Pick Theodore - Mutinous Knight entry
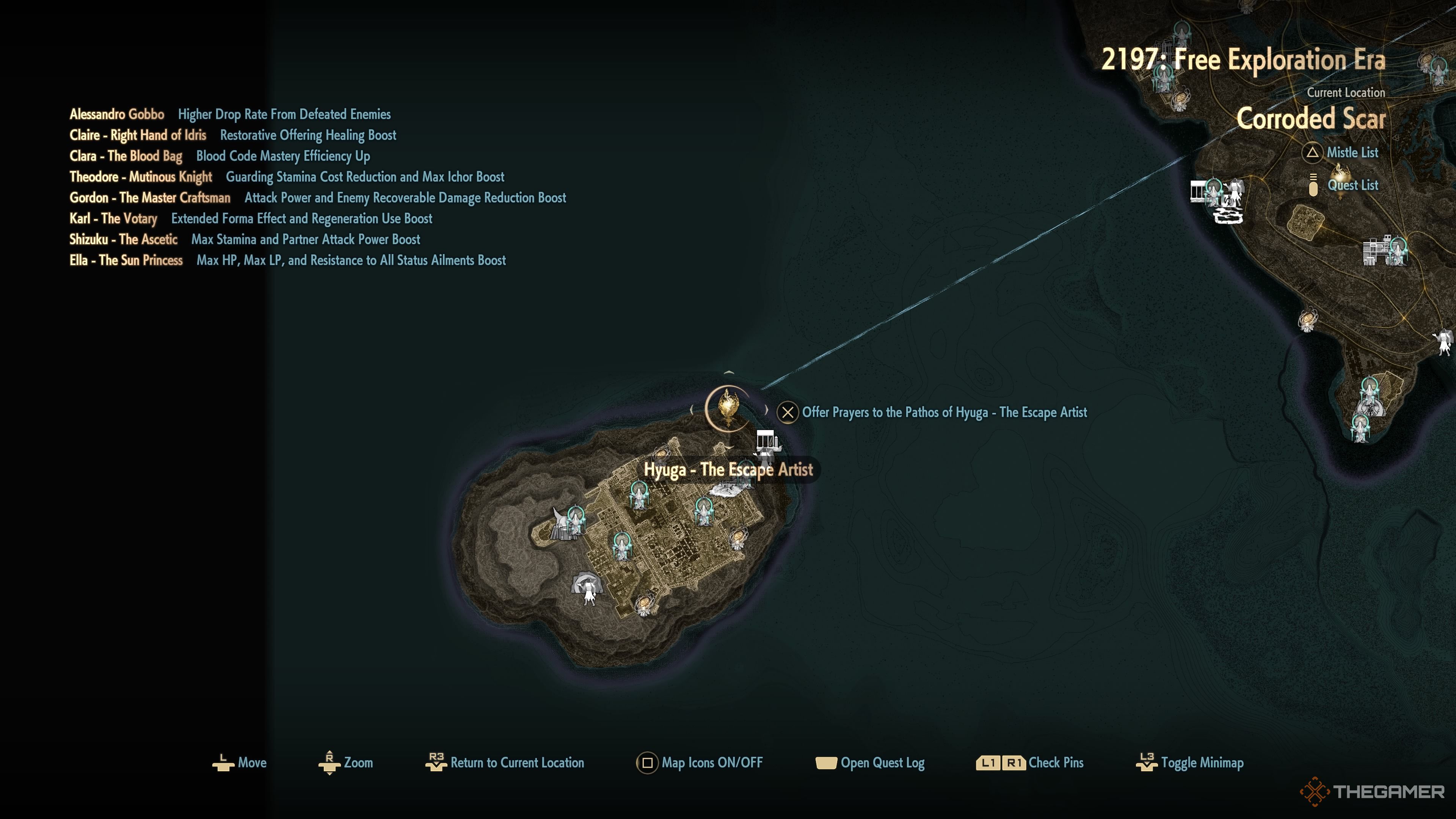1456x819 pixels. [x=141, y=177]
